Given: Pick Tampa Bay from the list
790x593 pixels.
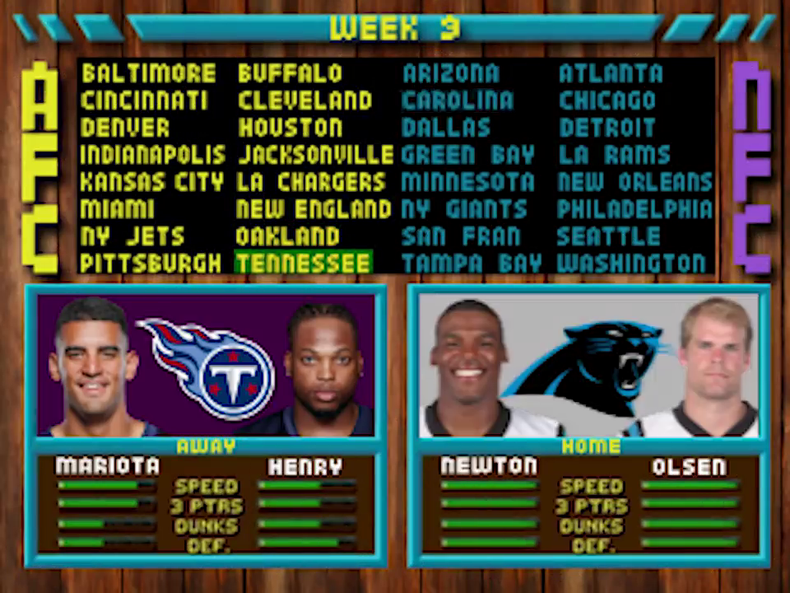Looking at the screenshot, I should pos(471,263).
